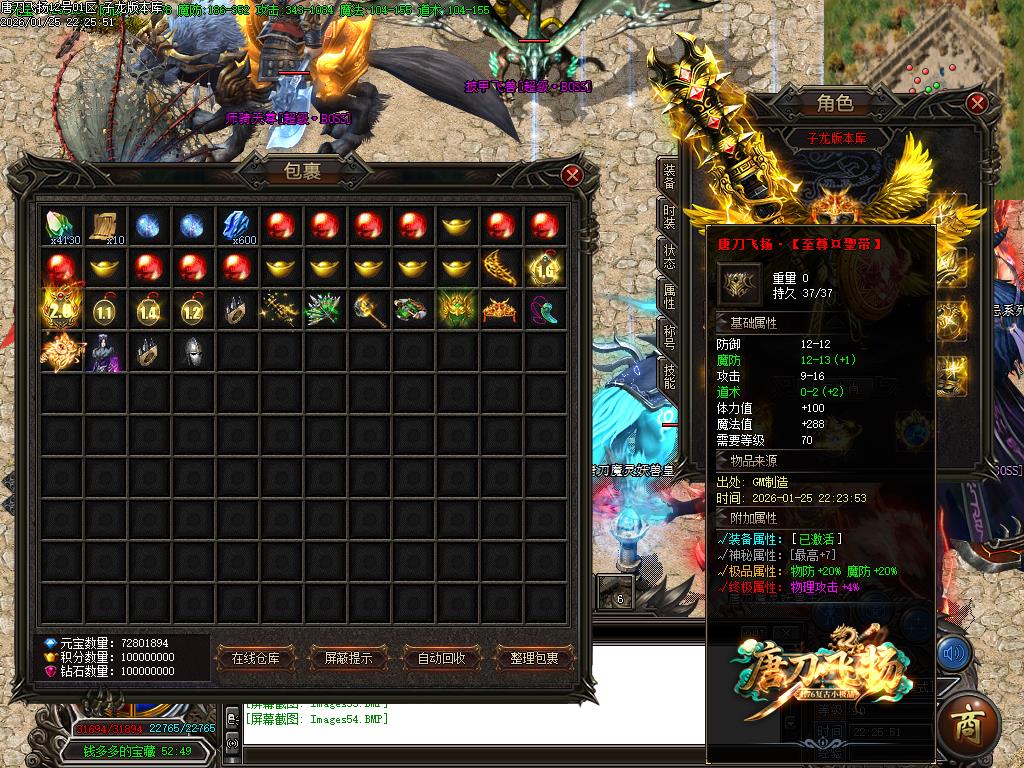The image size is (1024, 768).
Task: Select the silver helmet item
Action: (x=193, y=354)
